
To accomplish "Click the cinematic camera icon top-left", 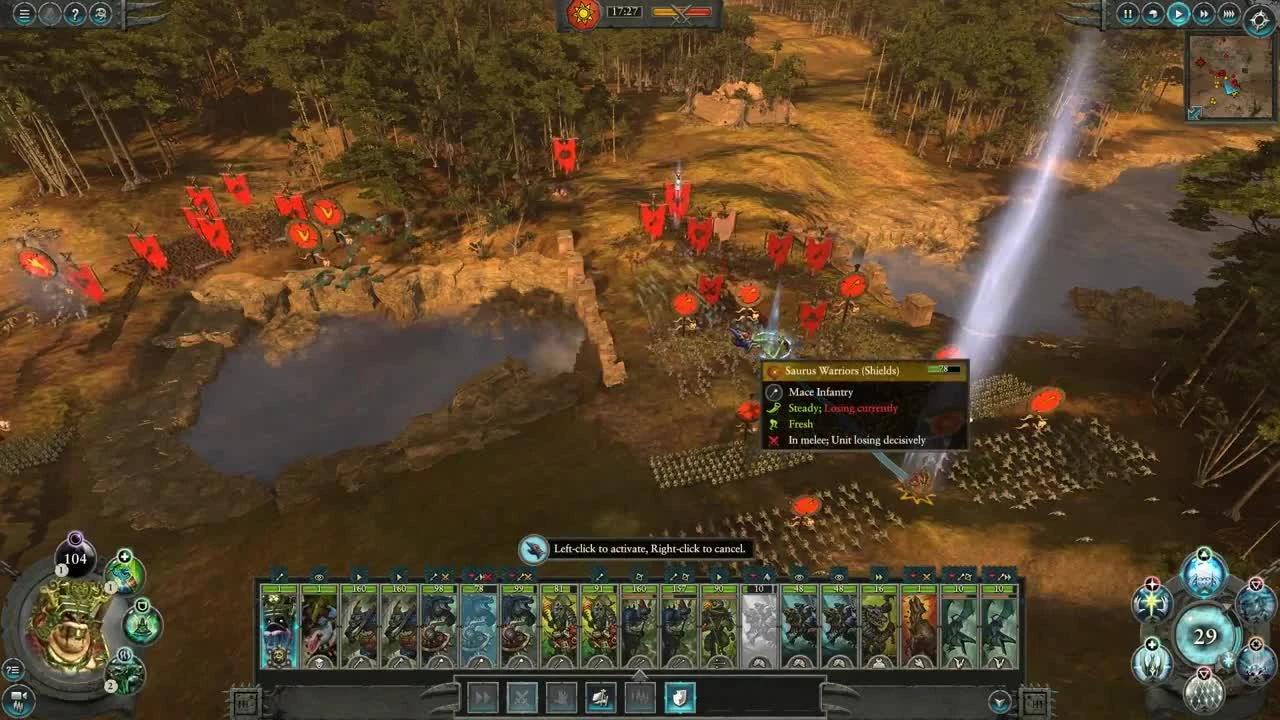I will (x=50, y=14).
